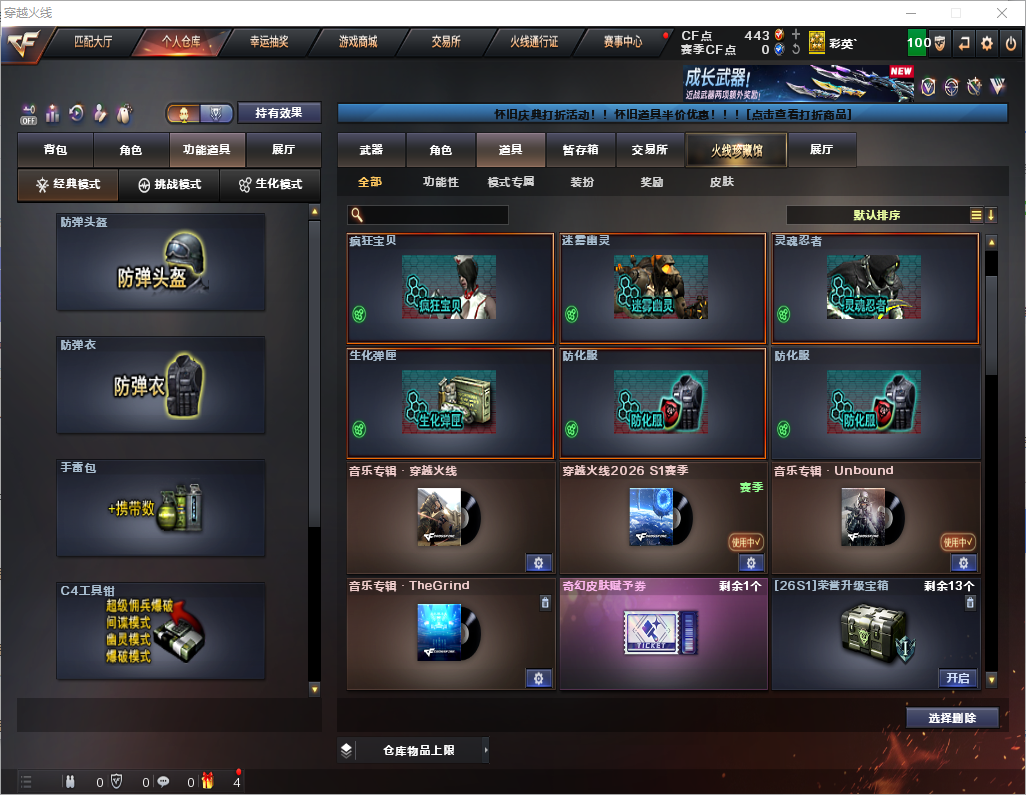Click the 选择删除 delete selection button
The height and width of the screenshot is (795, 1026).
pyautogui.click(x=952, y=718)
